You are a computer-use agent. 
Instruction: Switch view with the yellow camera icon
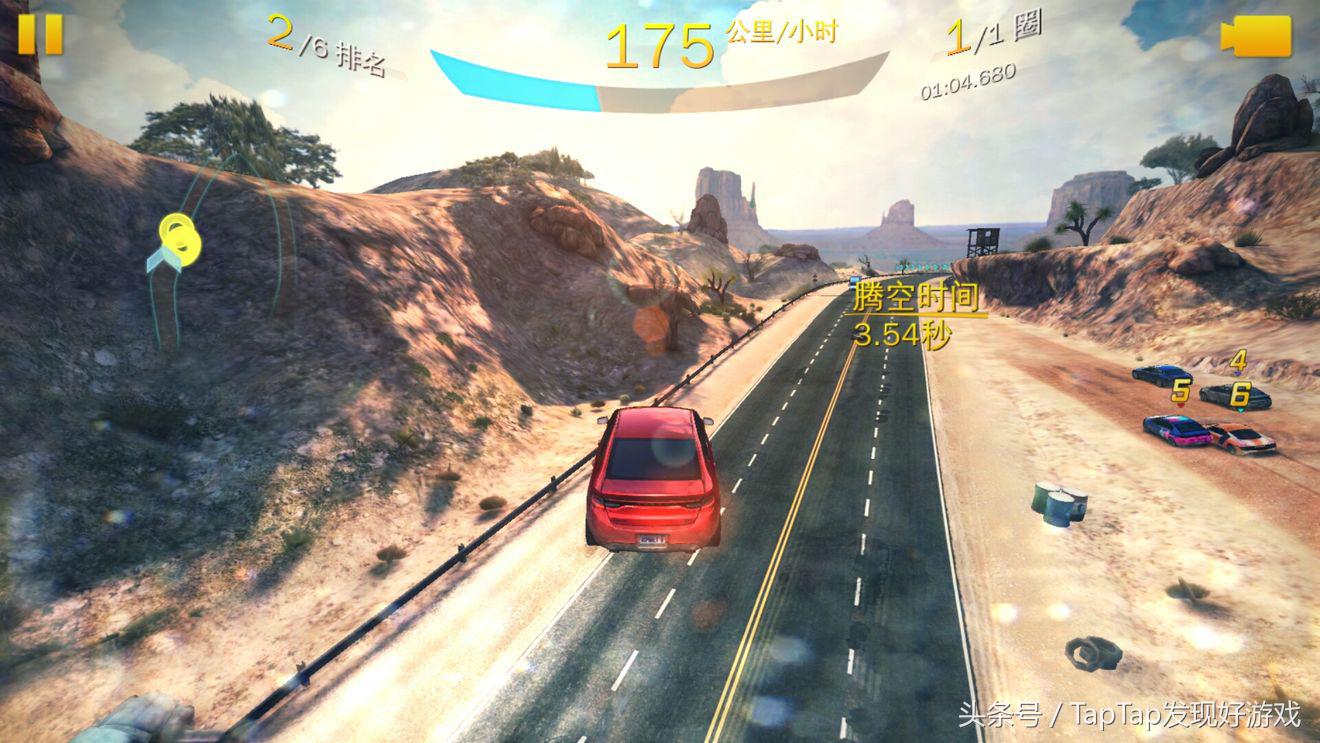1255,37
